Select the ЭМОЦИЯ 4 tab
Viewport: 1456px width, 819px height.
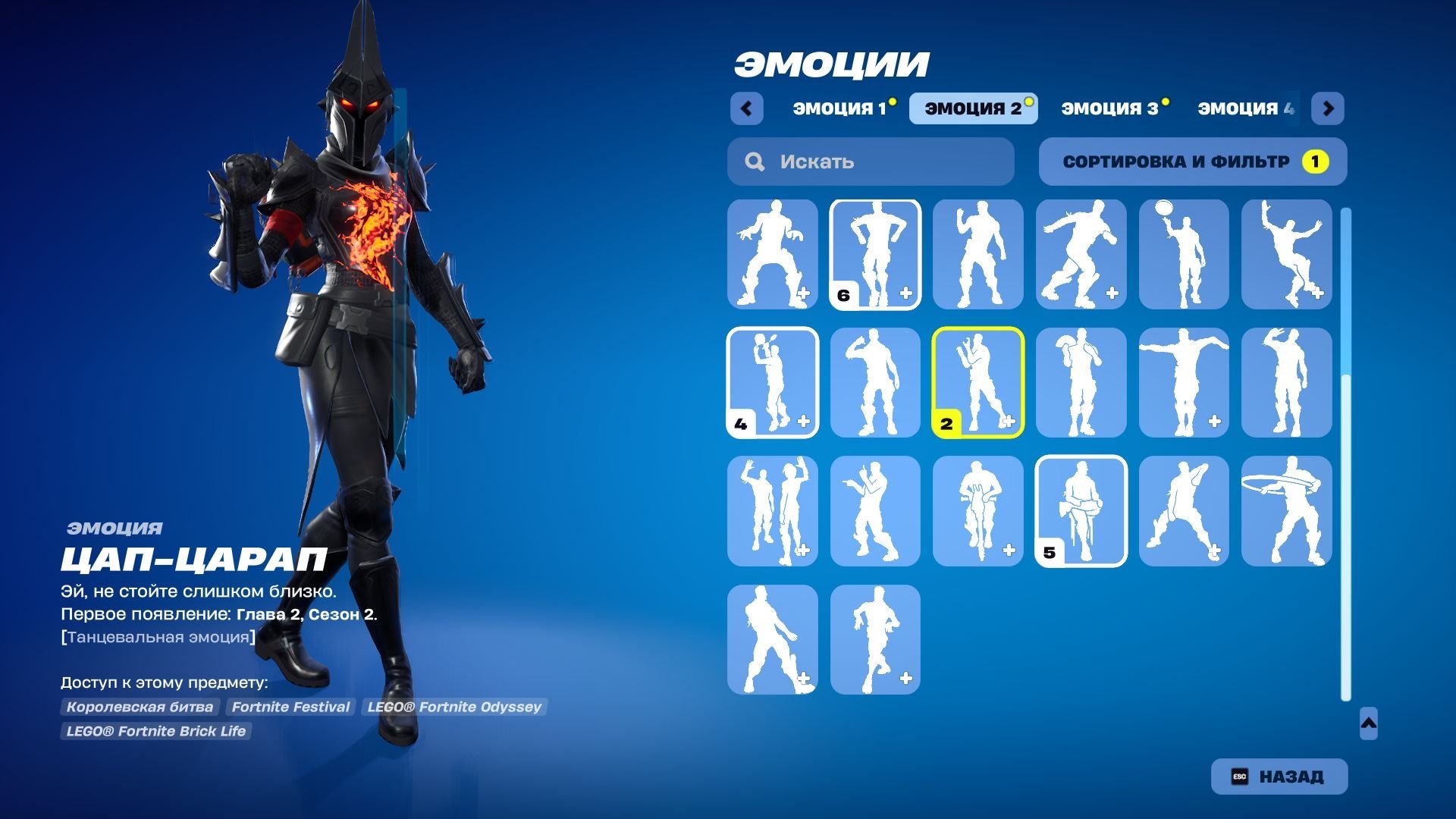pyautogui.click(x=1244, y=108)
